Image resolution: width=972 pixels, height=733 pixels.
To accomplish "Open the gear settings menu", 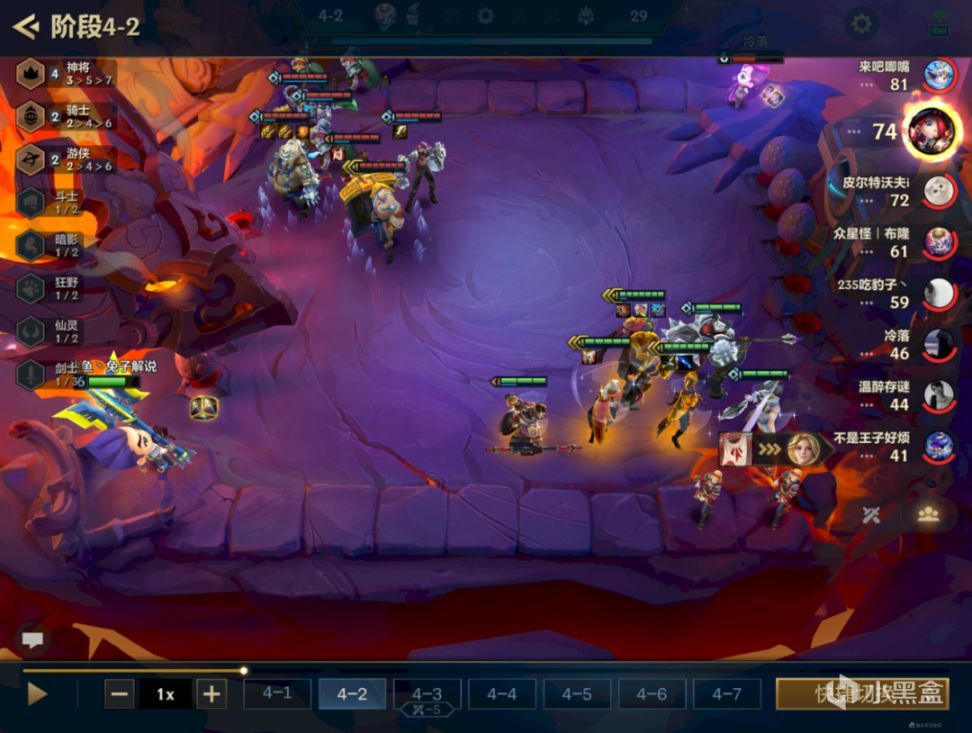I will [860, 23].
